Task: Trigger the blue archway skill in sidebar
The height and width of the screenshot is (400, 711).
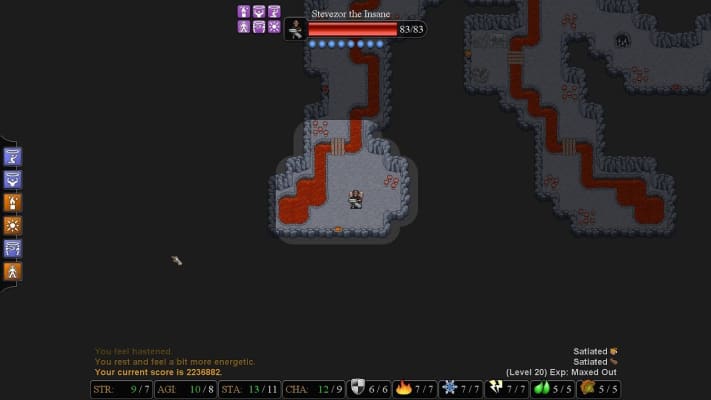Action: point(13,248)
